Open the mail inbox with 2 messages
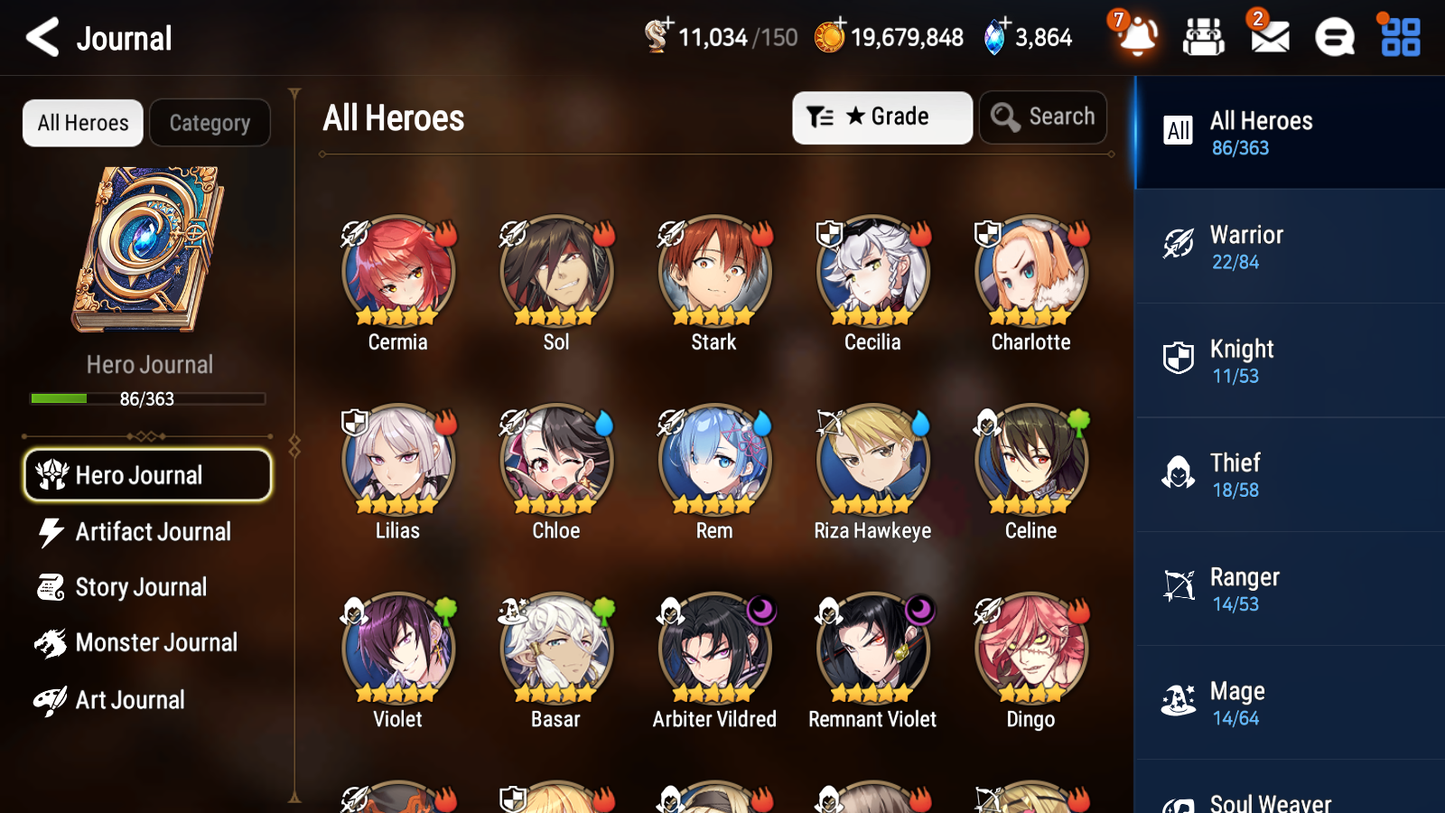This screenshot has width=1445, height=813. (1268, 36)
